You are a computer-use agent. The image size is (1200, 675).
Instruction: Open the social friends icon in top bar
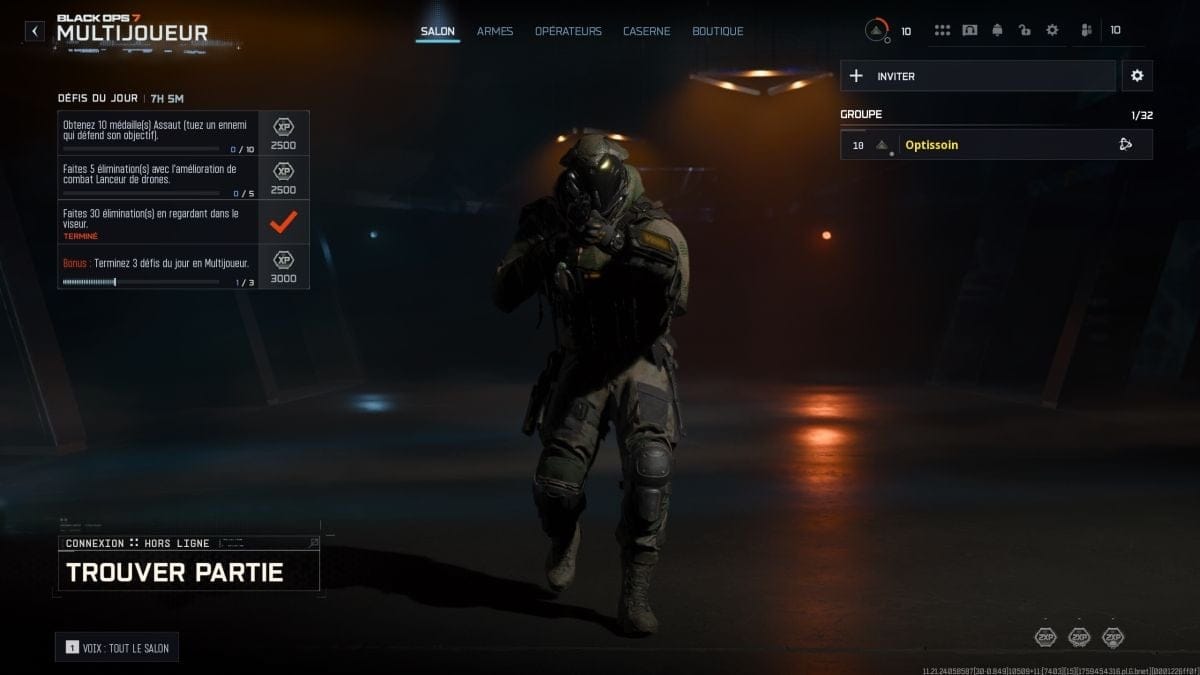click(1086, 31)
